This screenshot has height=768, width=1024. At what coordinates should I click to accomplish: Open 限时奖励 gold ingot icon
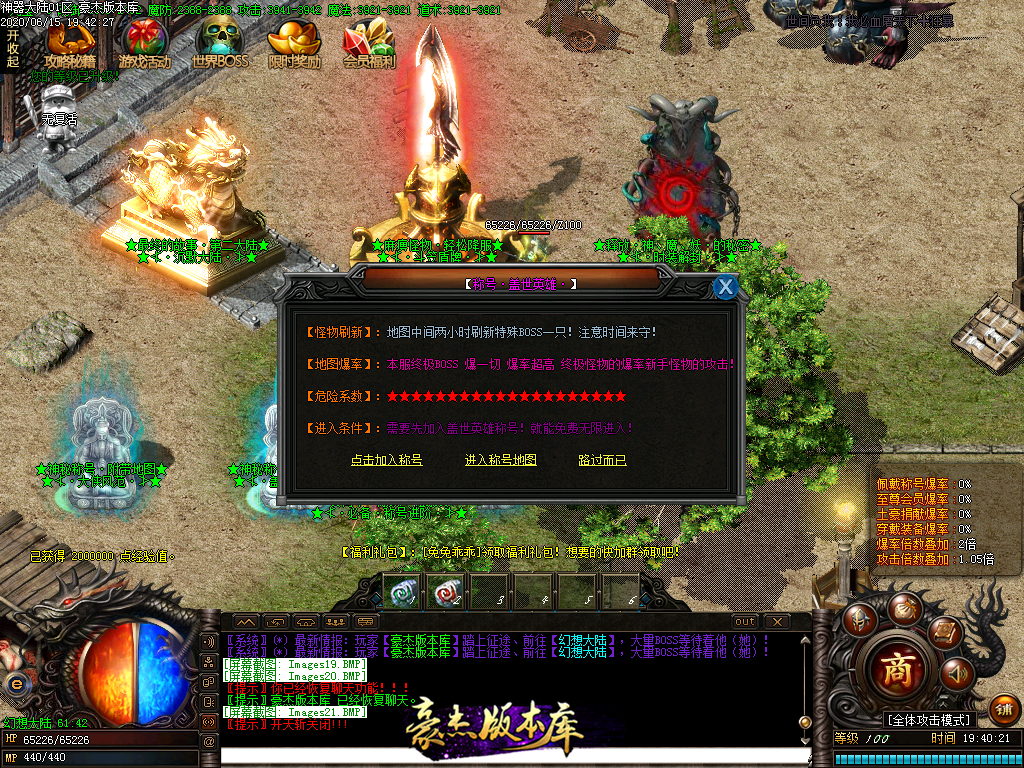pyautogui.click(x=294, y=45)
